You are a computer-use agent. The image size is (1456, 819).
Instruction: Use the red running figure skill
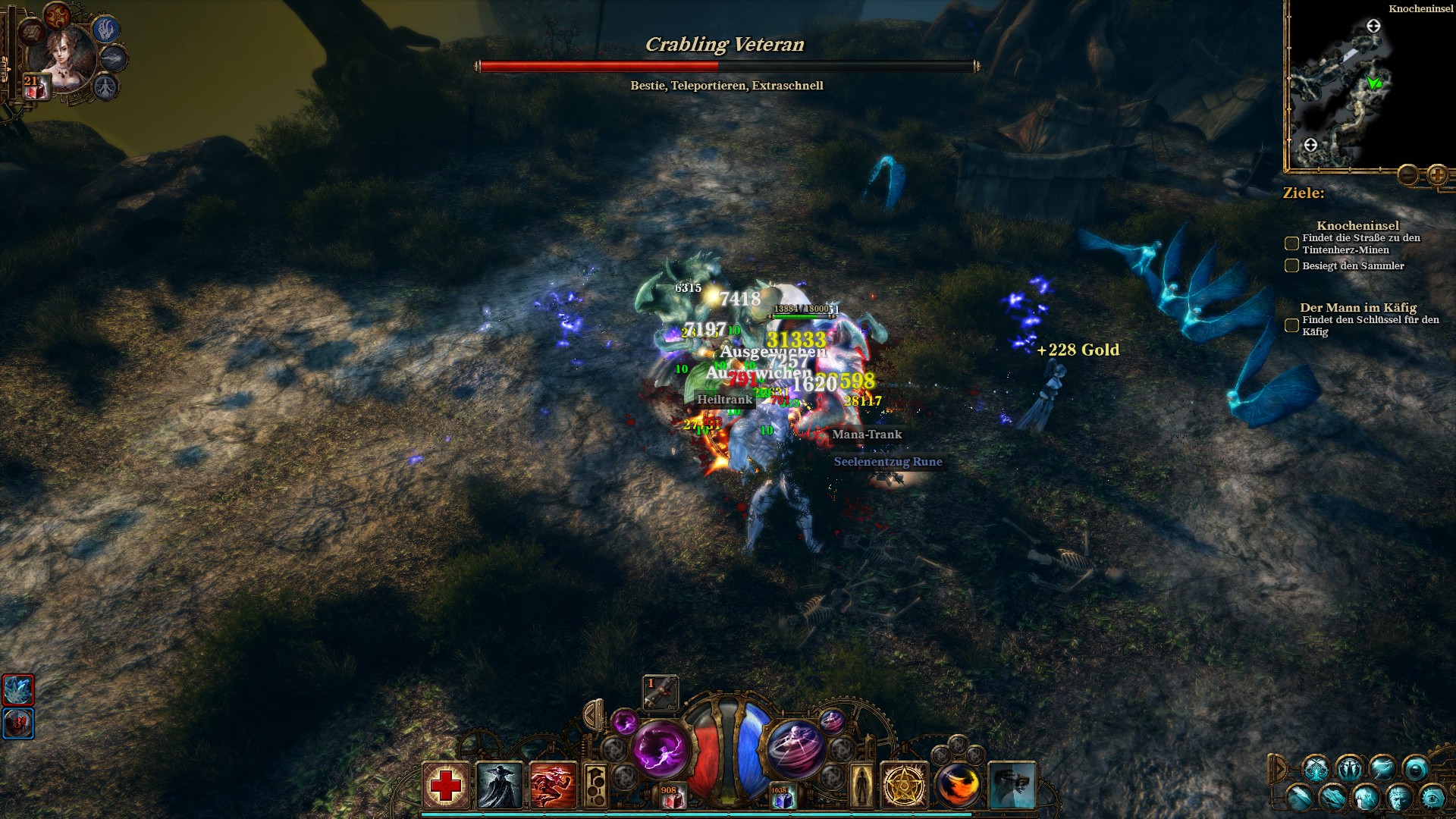click(554, 786)
